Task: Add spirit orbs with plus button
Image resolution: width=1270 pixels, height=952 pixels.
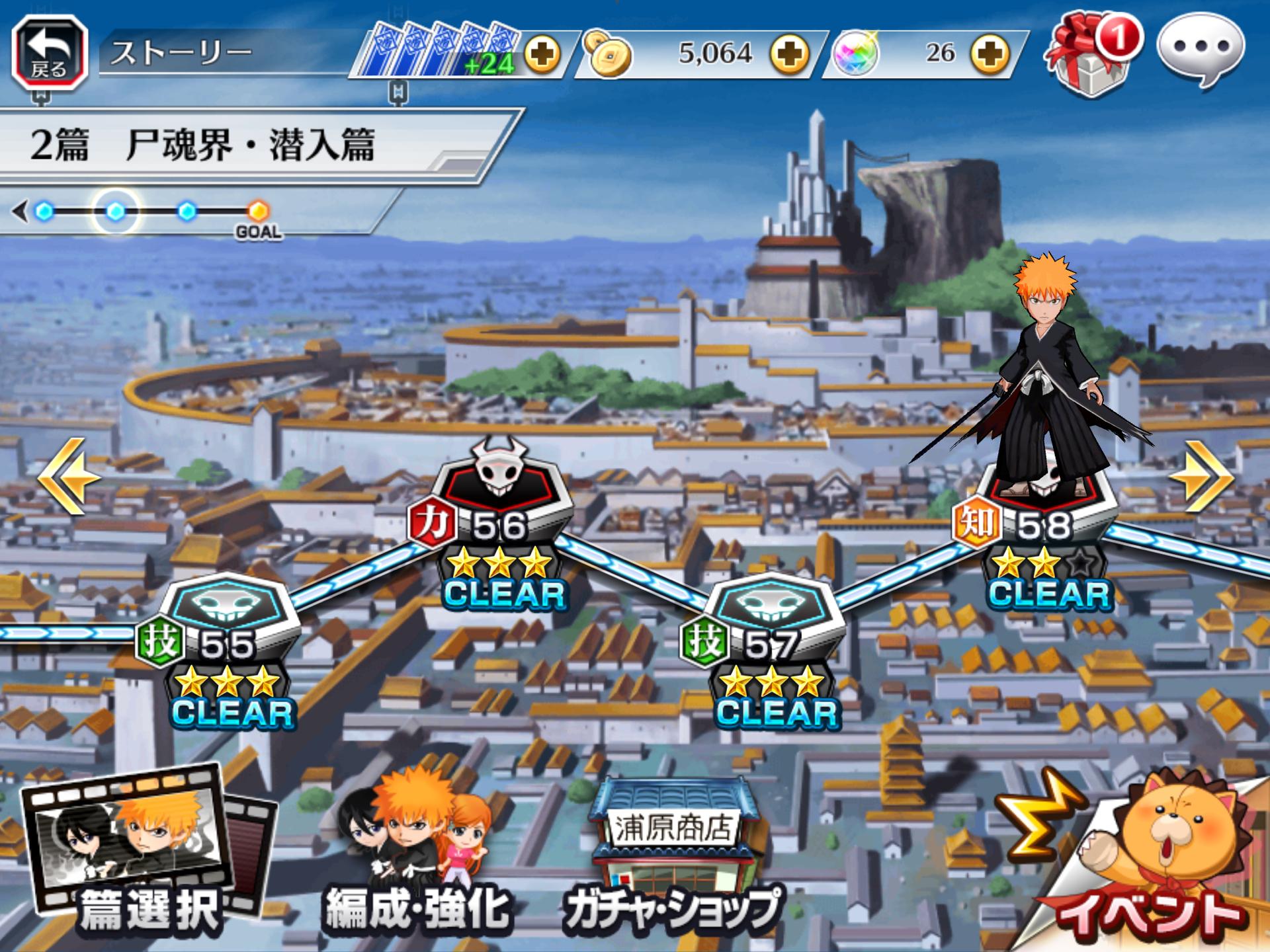Action: click(x=990, y=54)
